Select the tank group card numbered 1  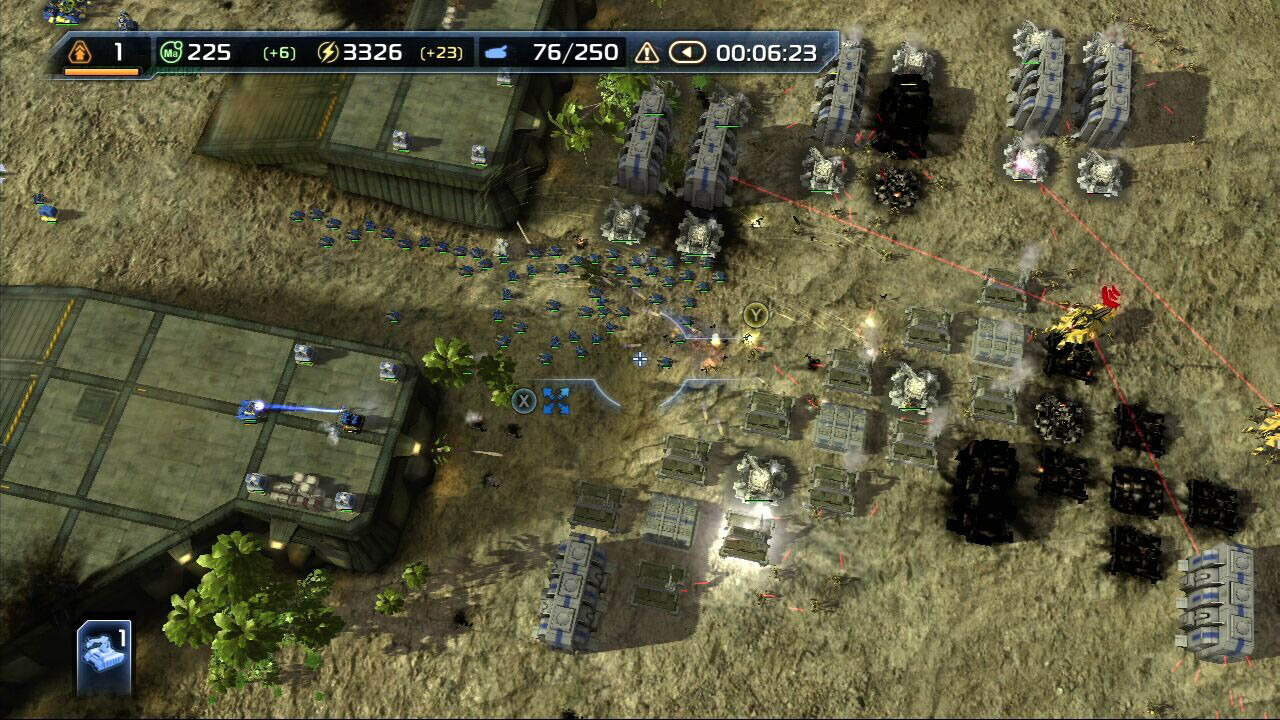(x=104, y=657)
